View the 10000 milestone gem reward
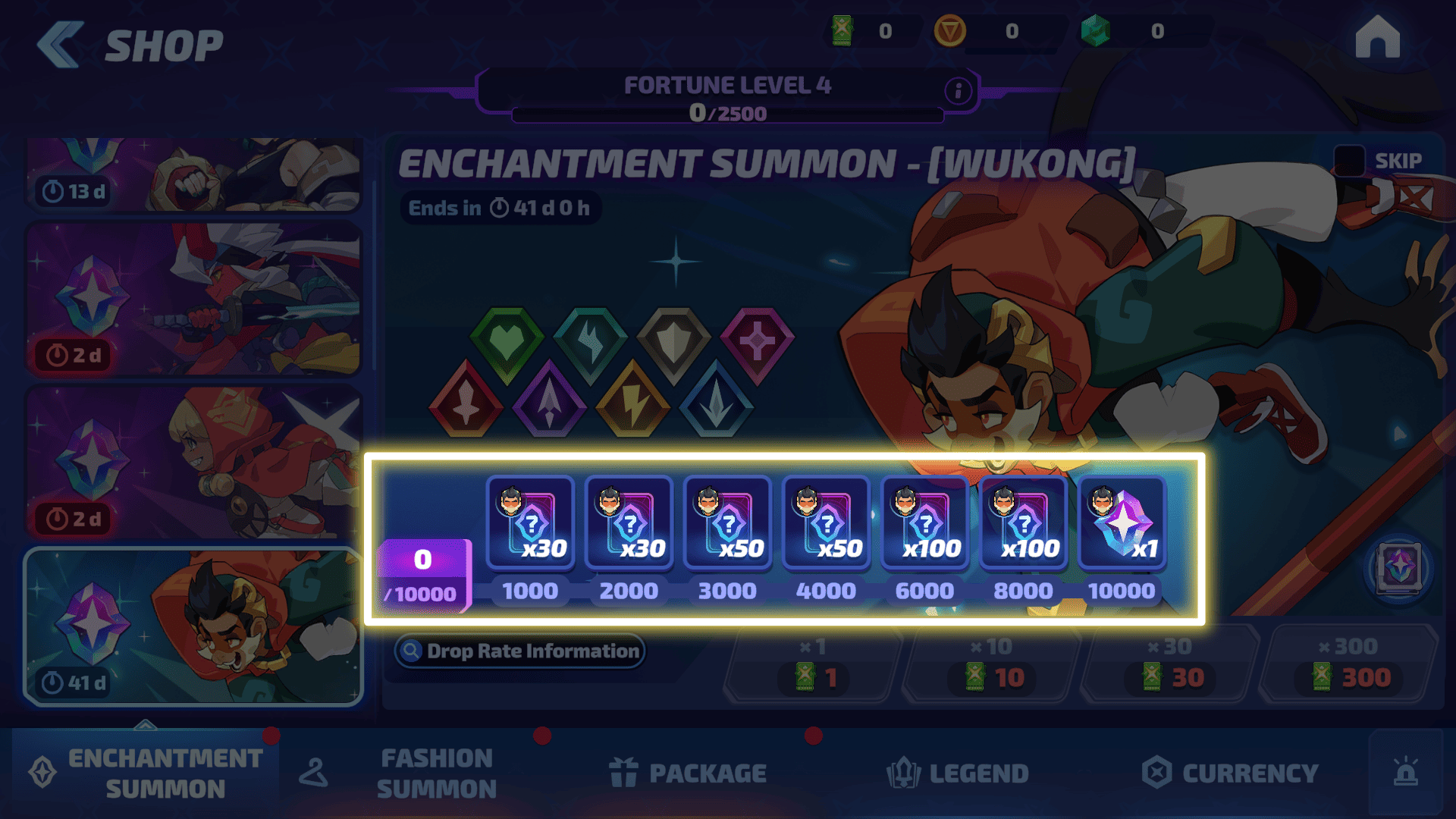 (1122, 523)
